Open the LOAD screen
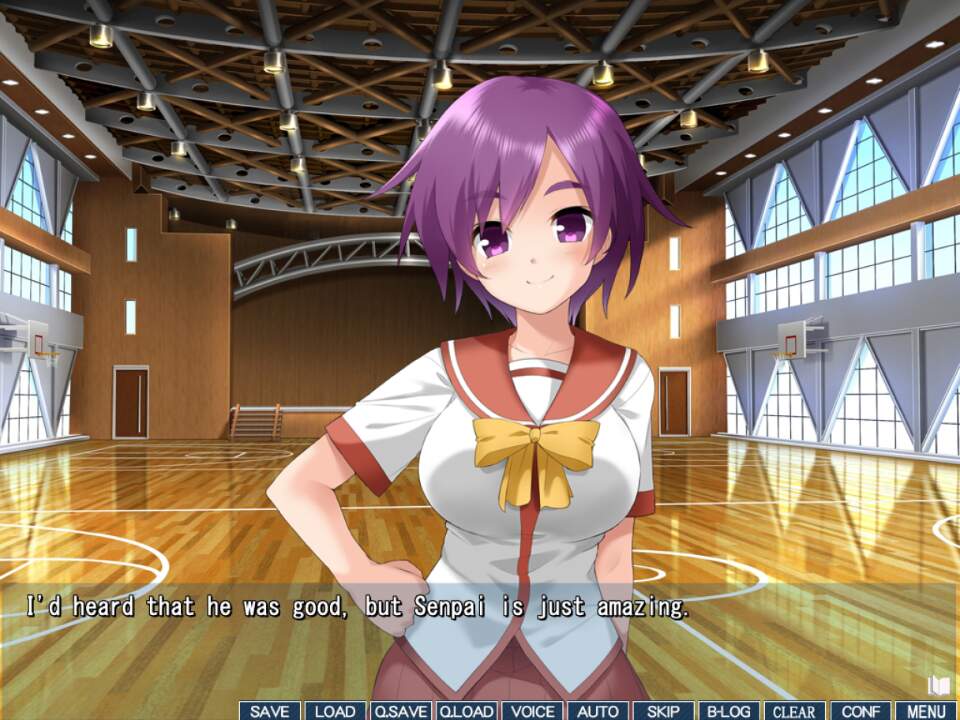Screen dimensions: 960x720 [335, 711]
